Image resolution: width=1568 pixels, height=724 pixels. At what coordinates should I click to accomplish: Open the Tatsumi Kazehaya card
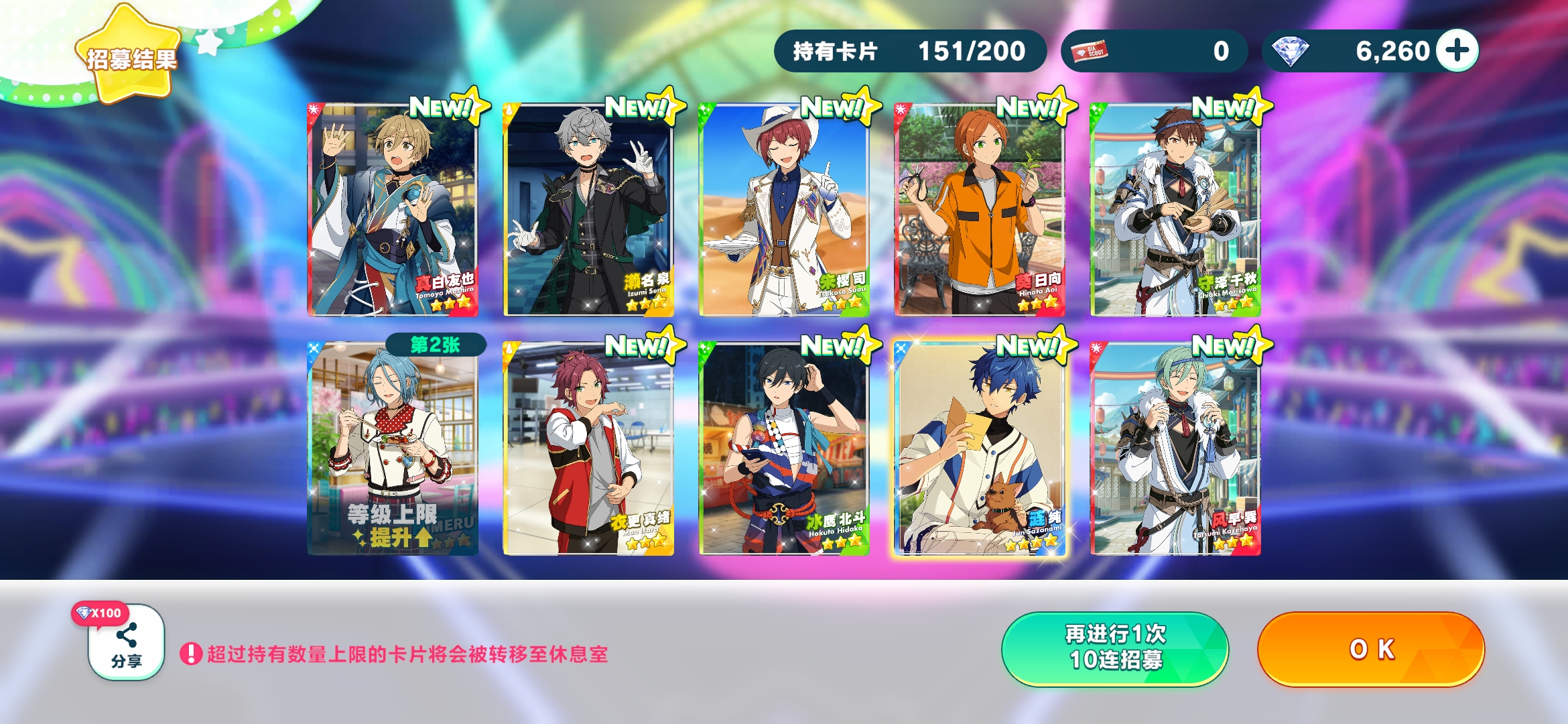[1175, 448]
